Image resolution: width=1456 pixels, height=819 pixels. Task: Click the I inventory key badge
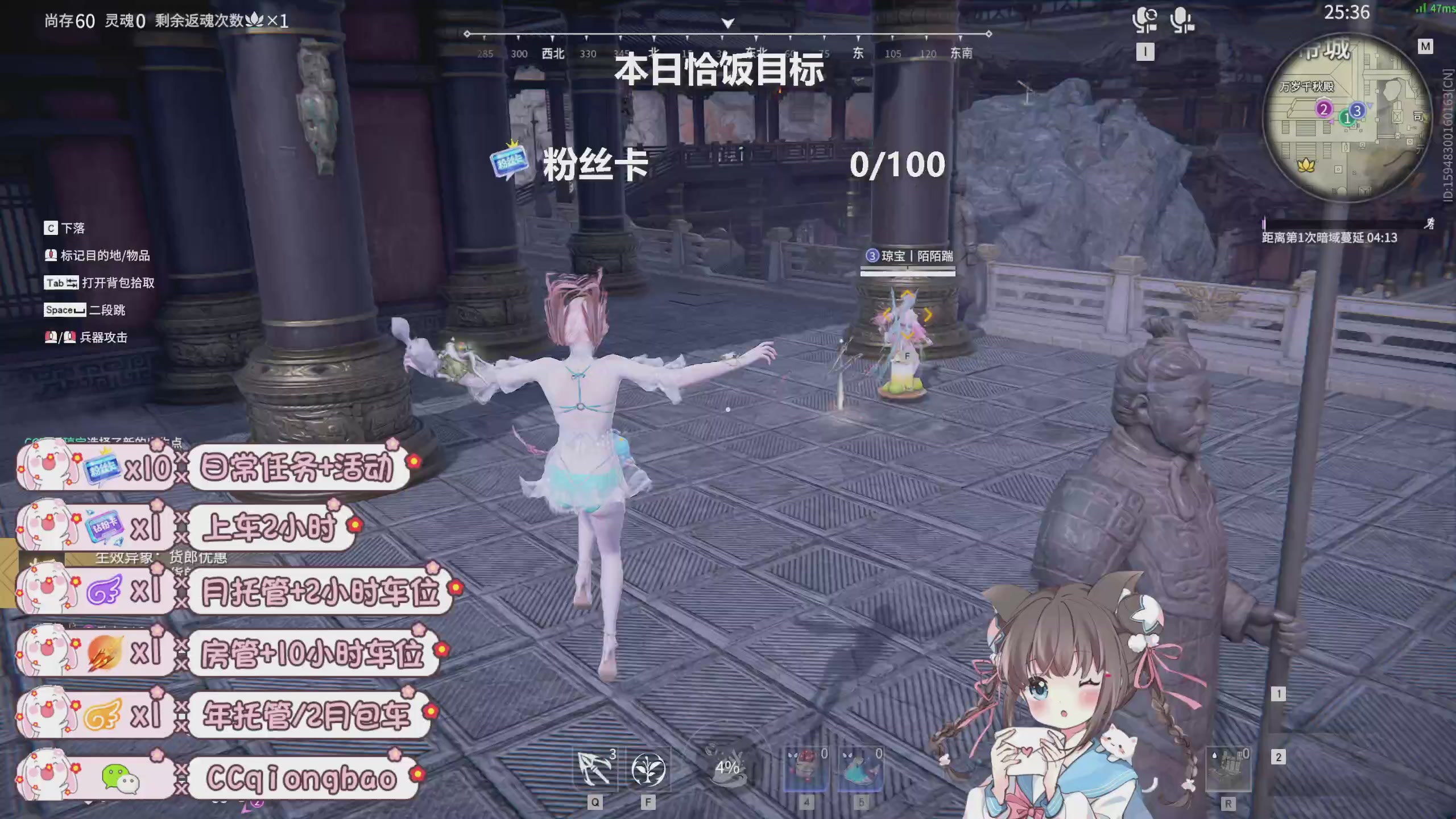point(1146,52)
